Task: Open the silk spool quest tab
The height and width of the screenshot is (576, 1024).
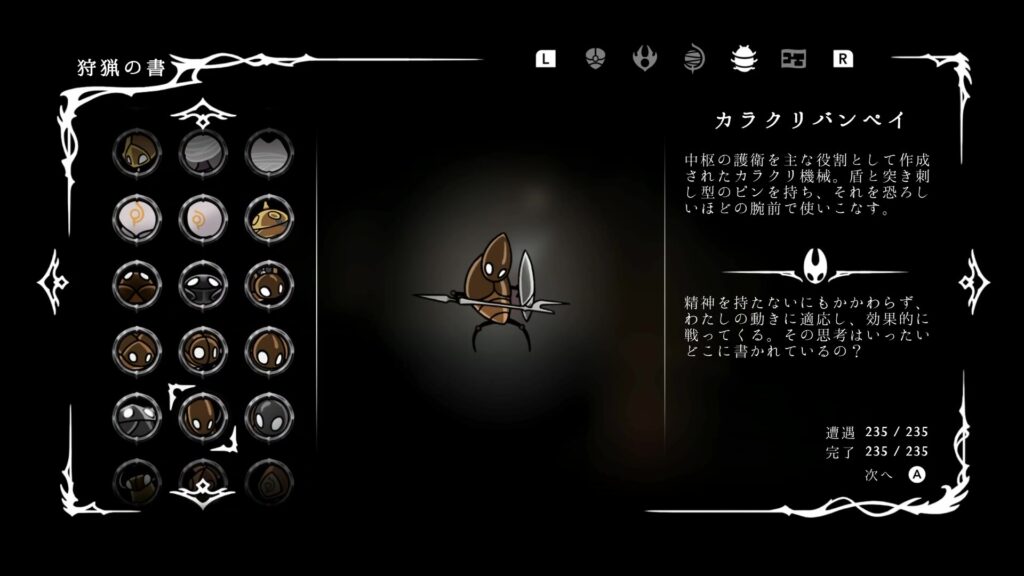Action: tap(693, 58)
